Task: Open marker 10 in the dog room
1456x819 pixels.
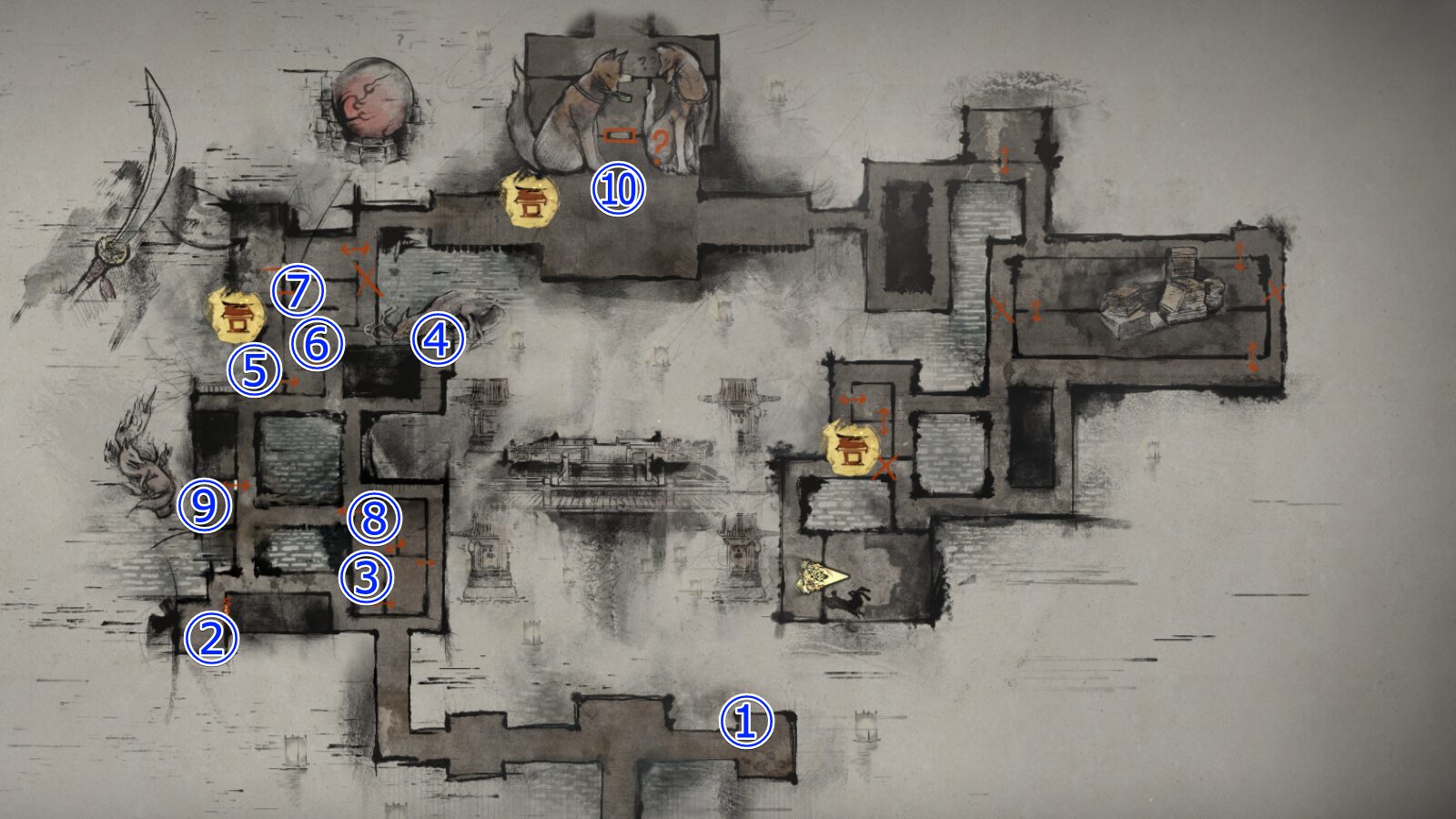Action: pyautogui.click(x=617, y=190)
